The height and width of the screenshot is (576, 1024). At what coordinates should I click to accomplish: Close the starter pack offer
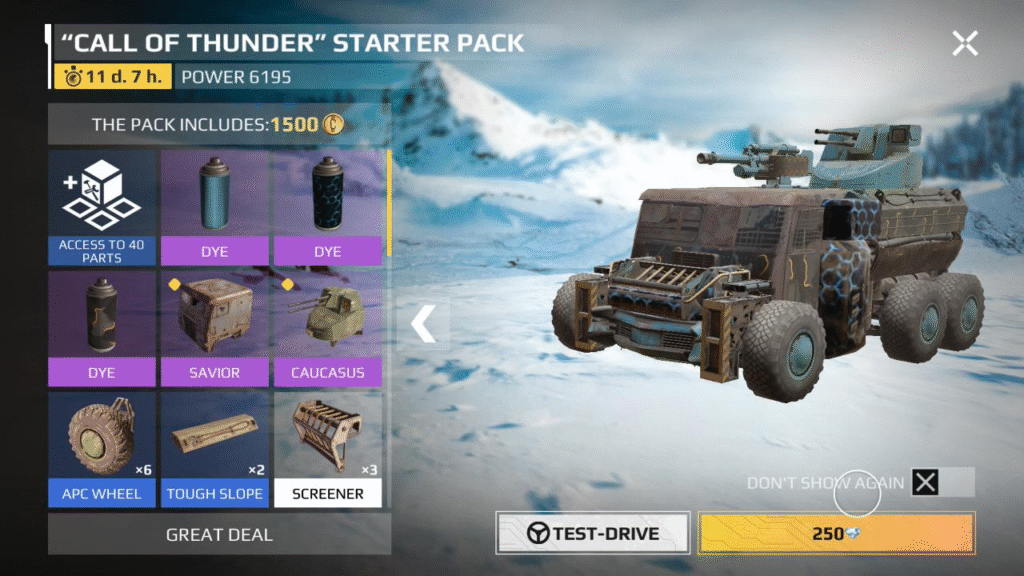tap(964, 42)
